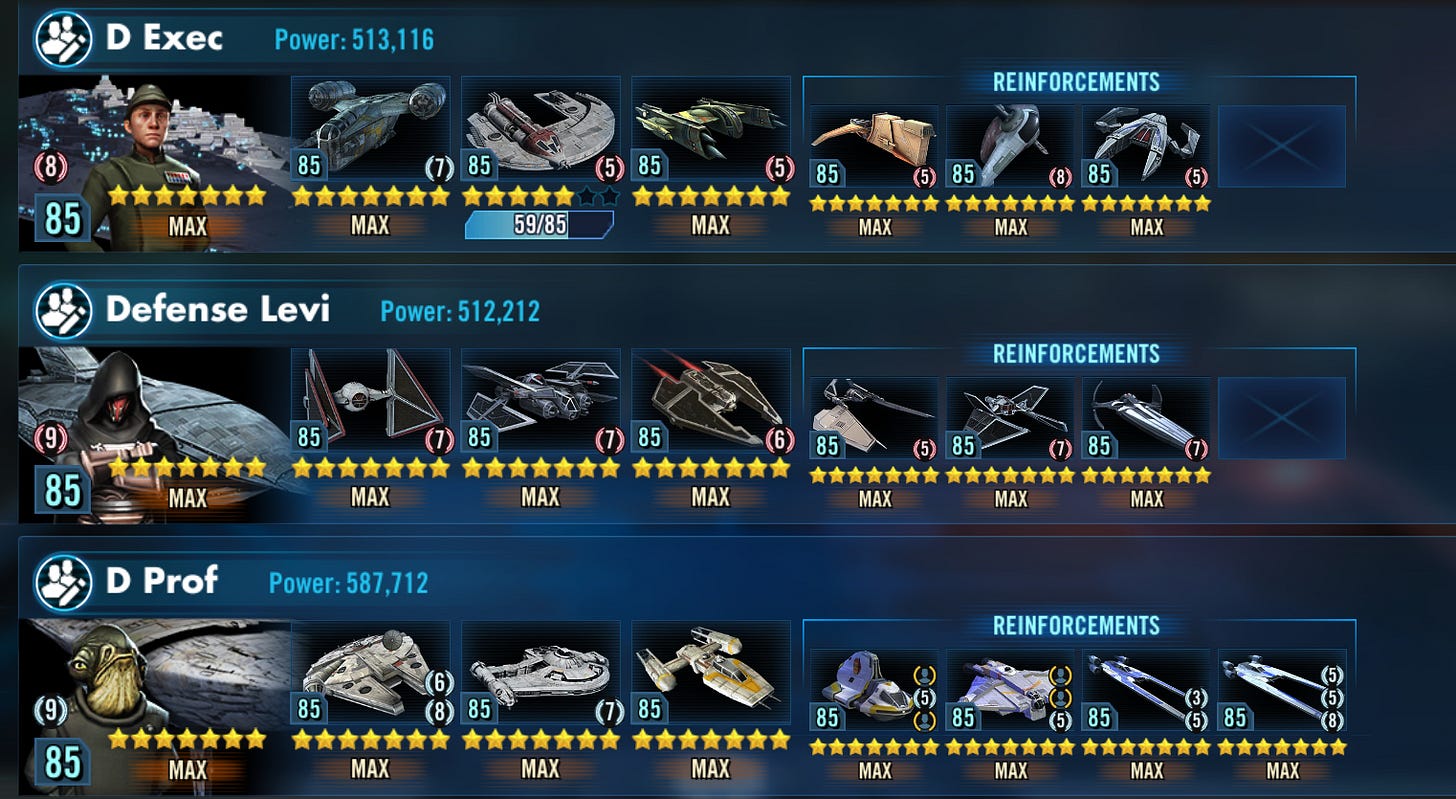Viewport: 1456px width, 799px height.
Task: Click the 59/85 experience progress bar
Action: point(540,225)
